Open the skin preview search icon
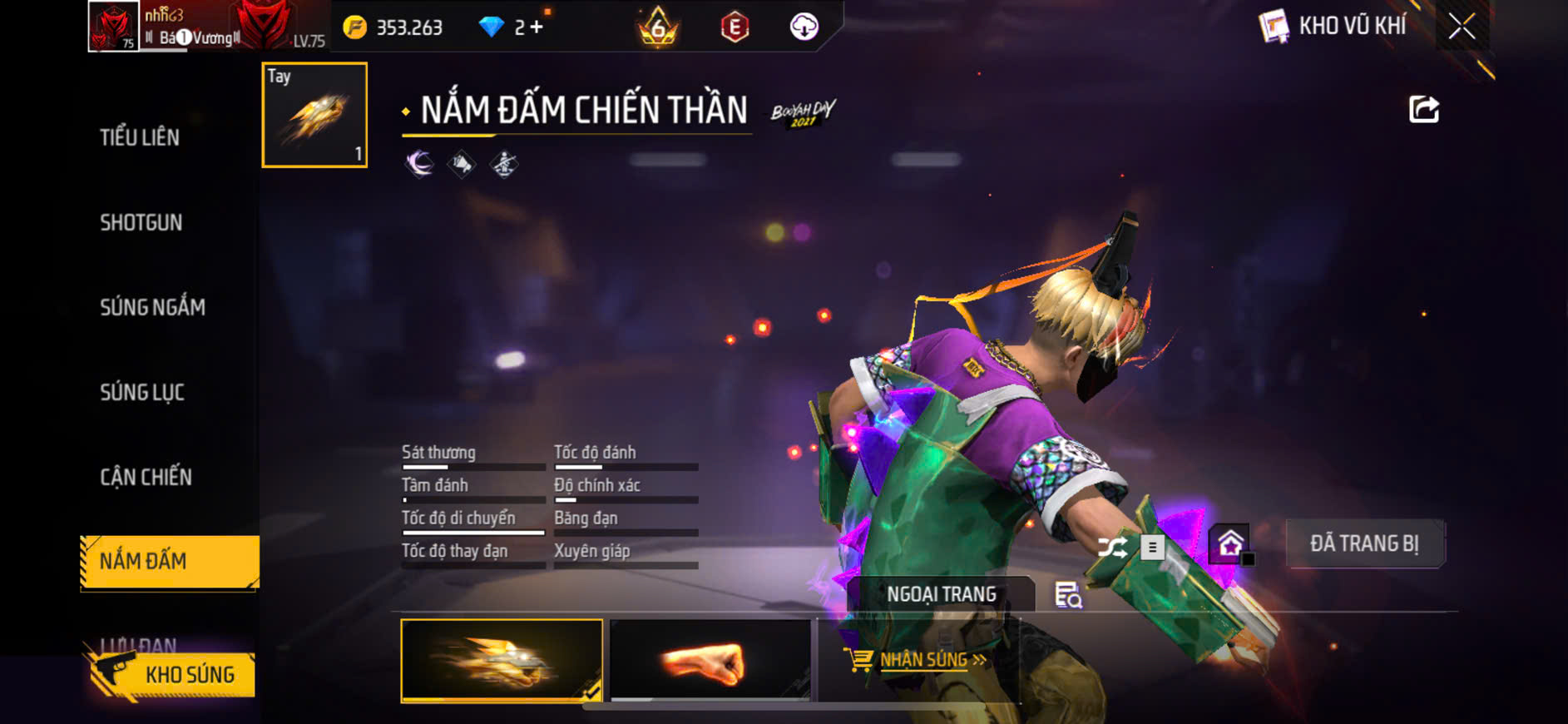 (1068, 595)
